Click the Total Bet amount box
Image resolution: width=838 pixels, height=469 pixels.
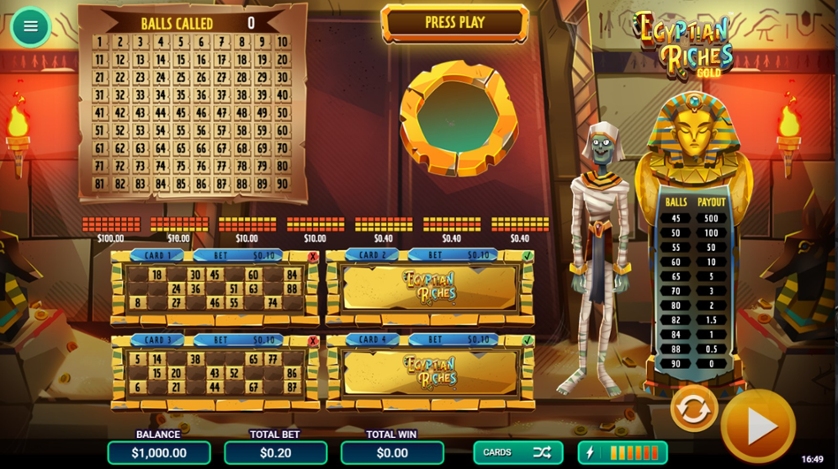coord(275,452)
